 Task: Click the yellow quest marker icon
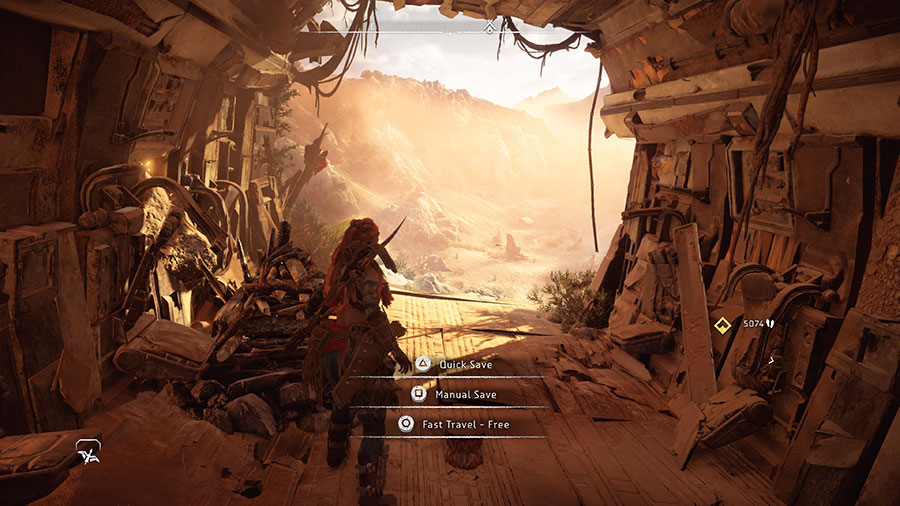720,324
